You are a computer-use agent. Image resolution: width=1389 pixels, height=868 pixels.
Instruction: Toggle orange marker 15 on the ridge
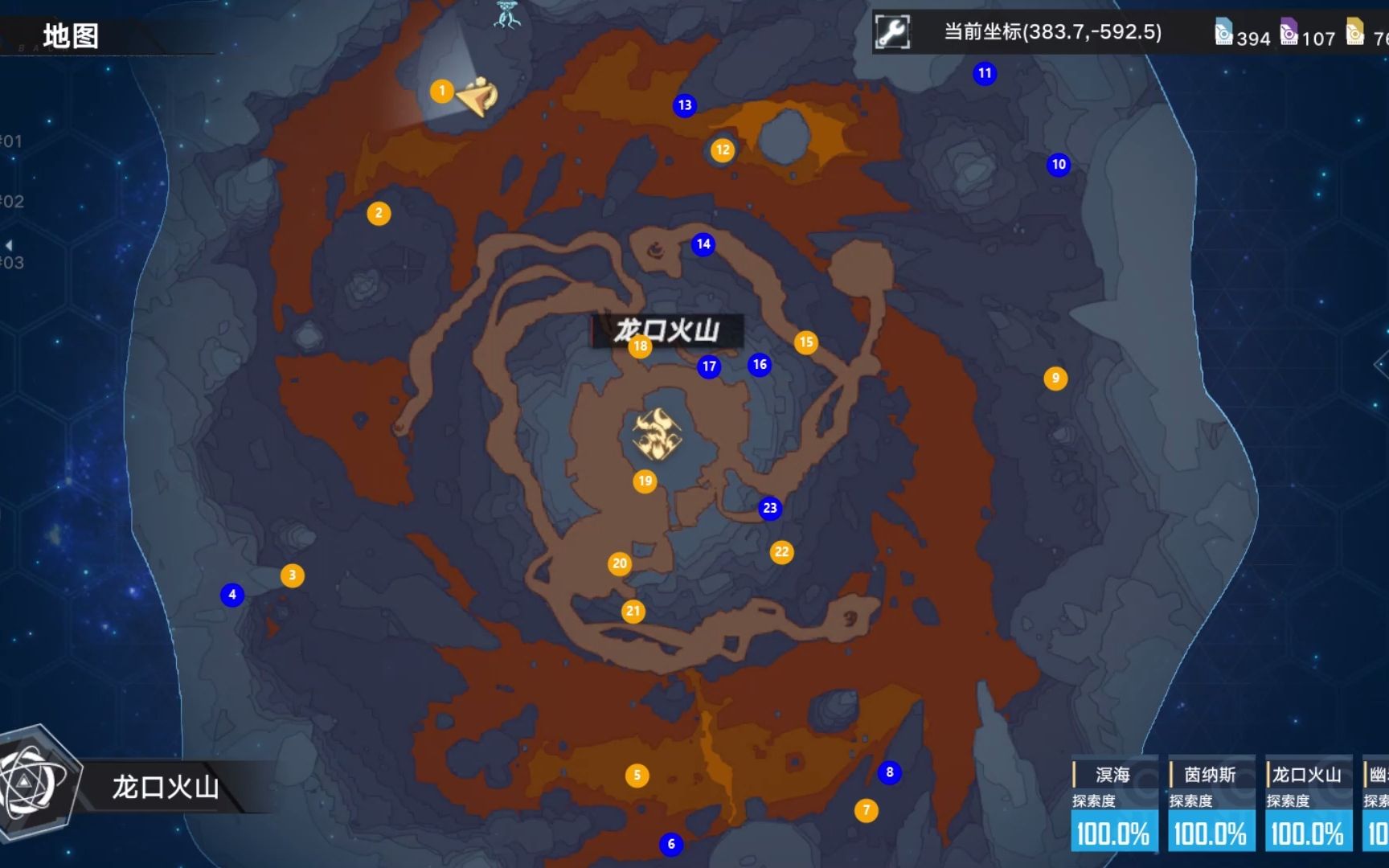[x=806, y=342]
